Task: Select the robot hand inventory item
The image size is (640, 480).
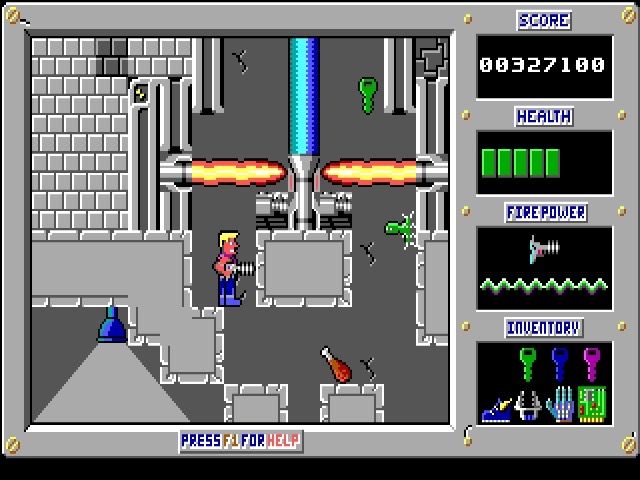Action: point(561,404)
